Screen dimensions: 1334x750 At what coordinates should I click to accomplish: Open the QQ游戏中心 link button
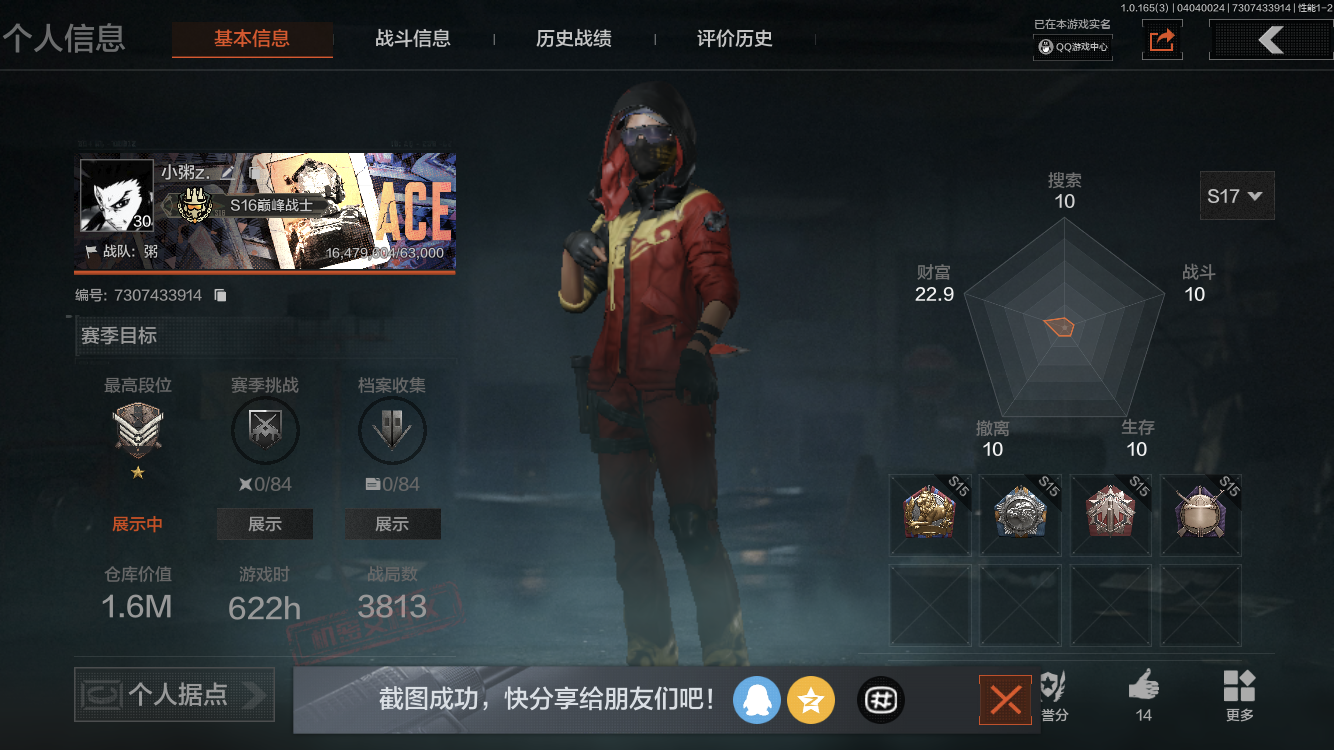point(1072,46)
